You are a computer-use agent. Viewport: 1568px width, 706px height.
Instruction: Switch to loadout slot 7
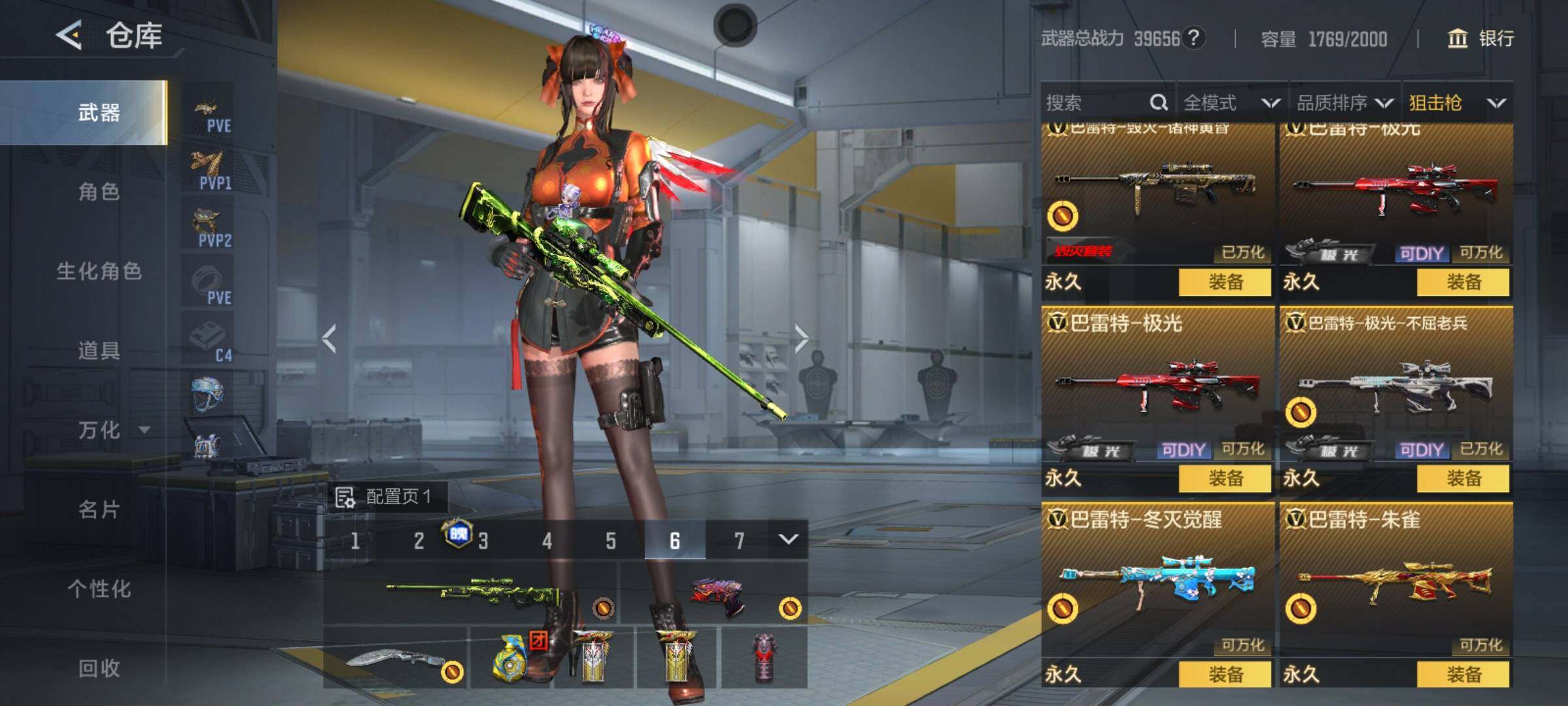pos(738,541)
